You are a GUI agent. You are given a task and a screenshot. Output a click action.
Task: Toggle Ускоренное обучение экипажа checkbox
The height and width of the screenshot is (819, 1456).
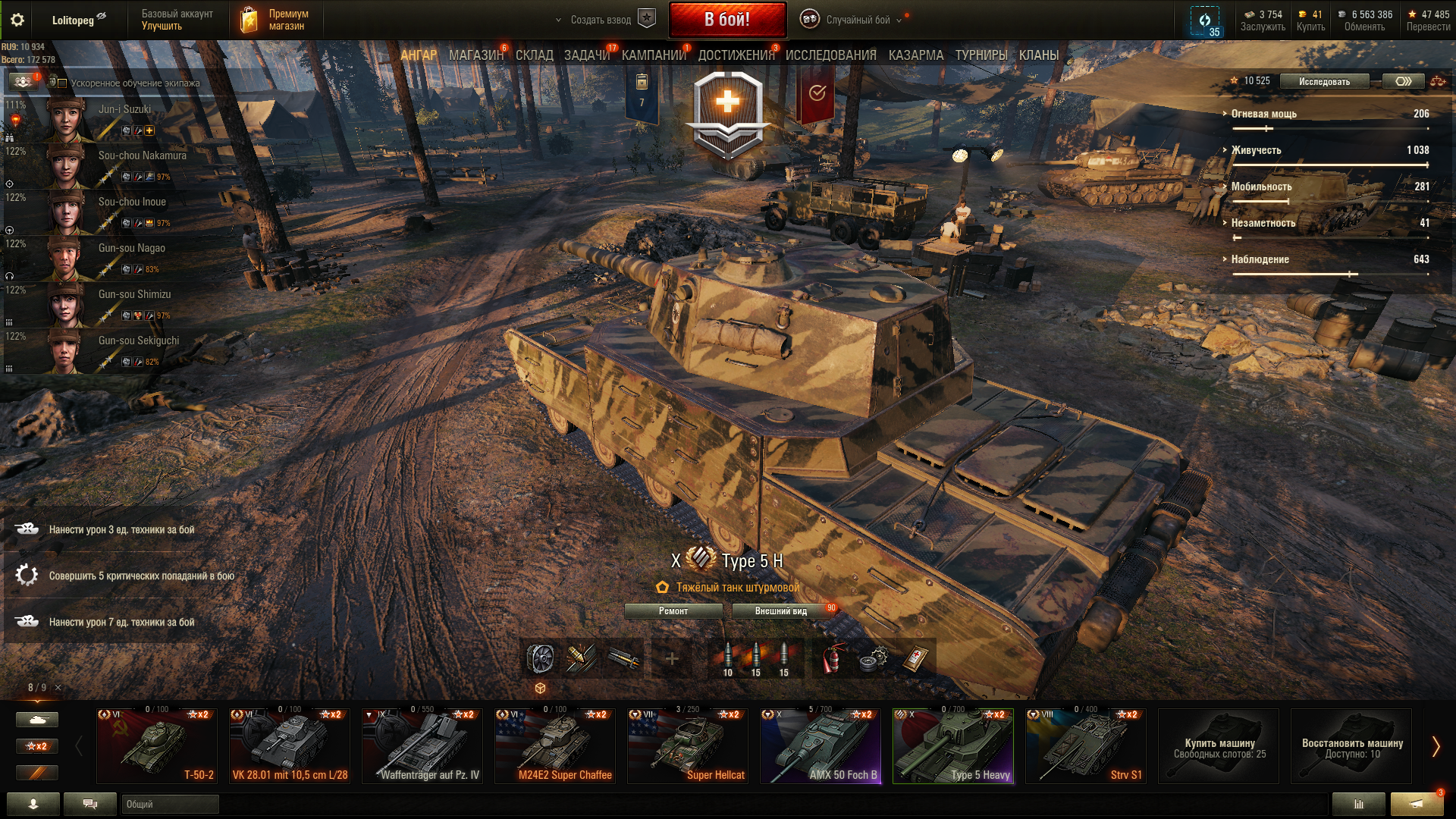pyautogui.click(x=63, y=83)
